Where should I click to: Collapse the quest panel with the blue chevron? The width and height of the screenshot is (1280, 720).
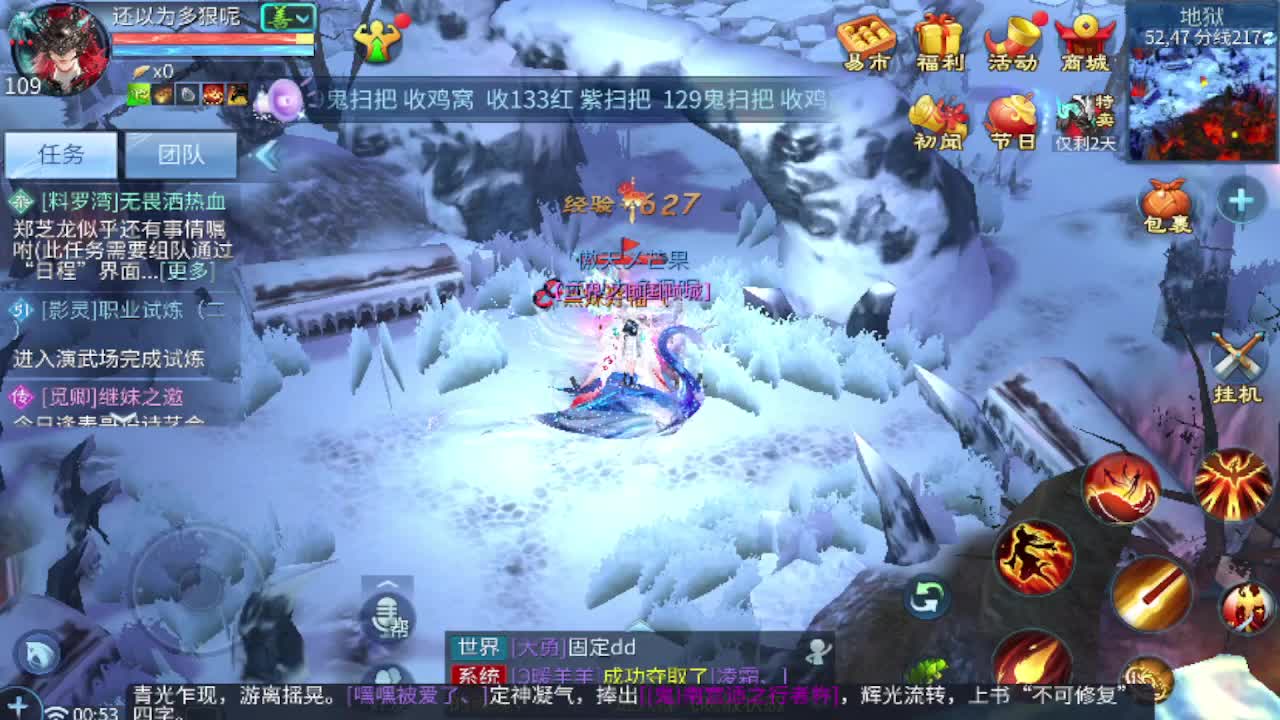tap(268, 153)
